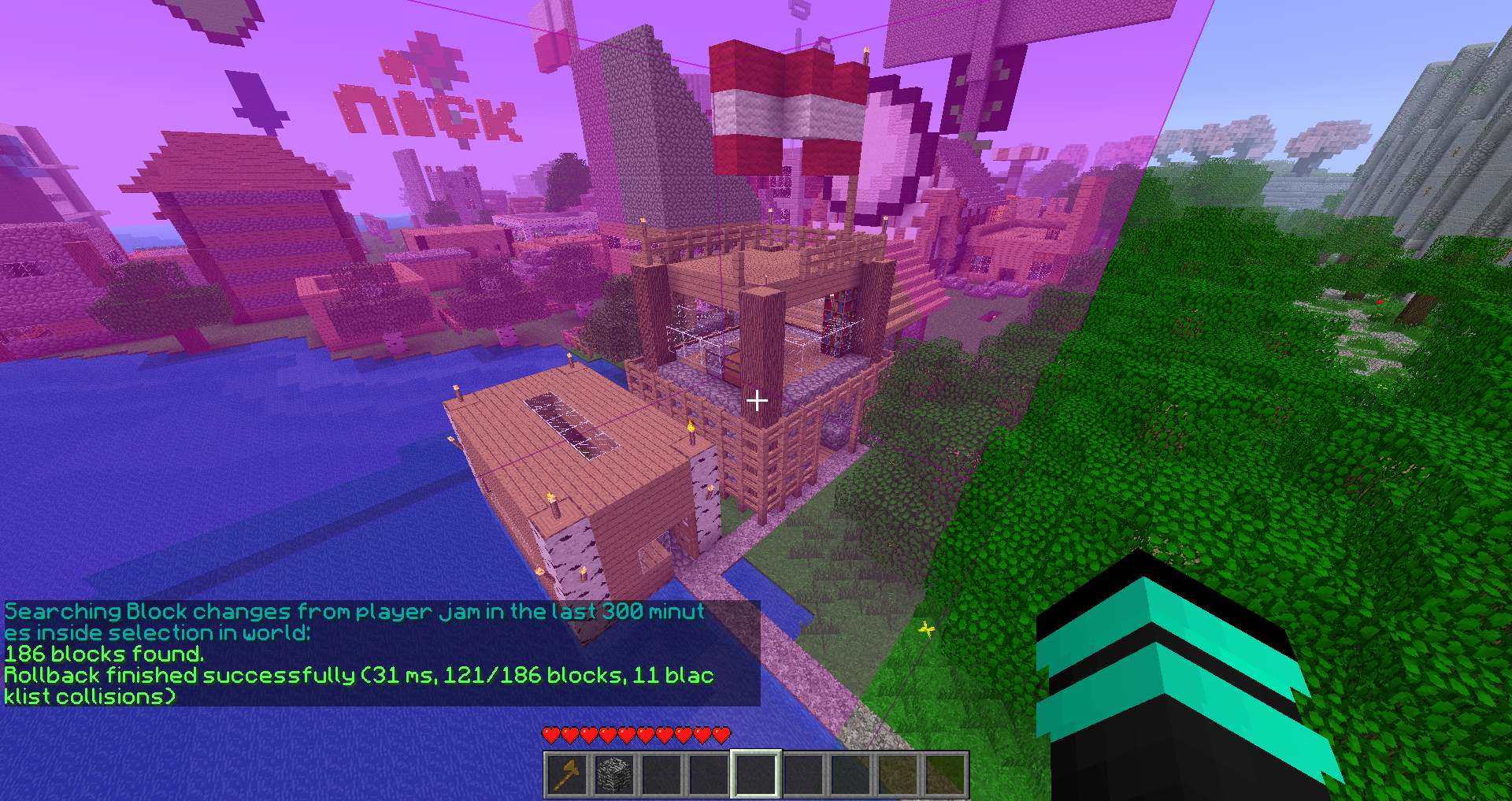1512x801 pixels.
Task: Select the wooden axe hotbar slot
Action: click(567, 773)
